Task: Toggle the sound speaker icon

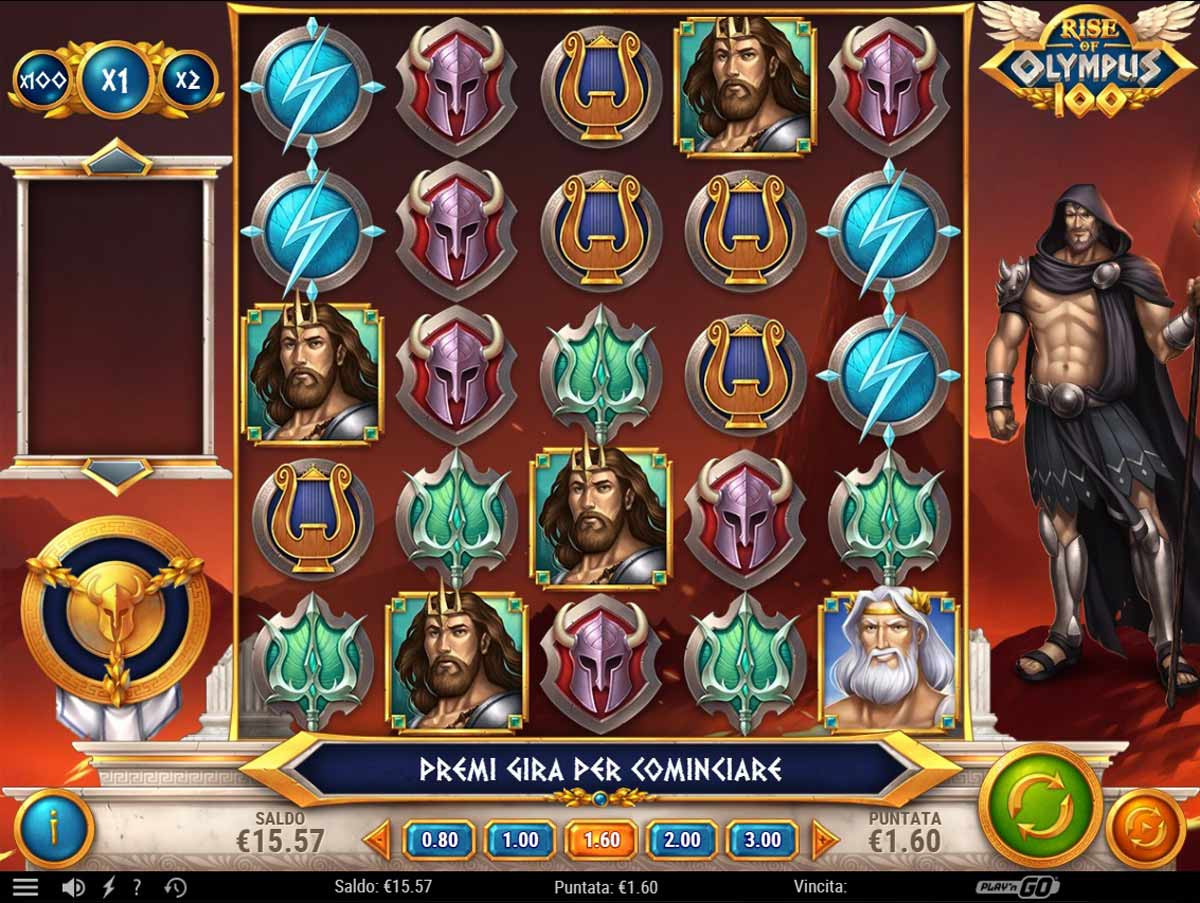Action: click(x=73, y=887)
